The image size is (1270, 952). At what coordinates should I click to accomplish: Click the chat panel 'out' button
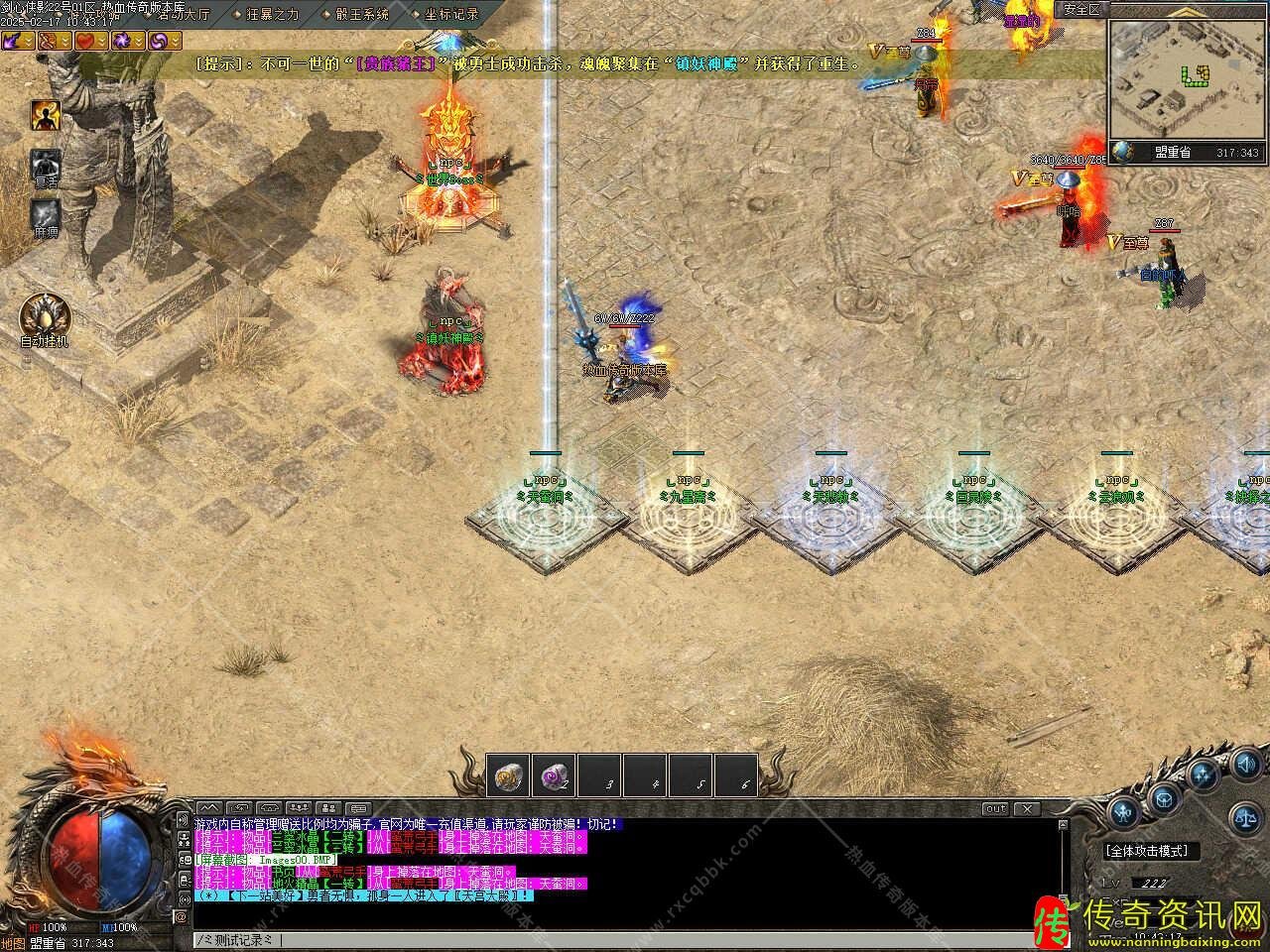coord(995,809)
